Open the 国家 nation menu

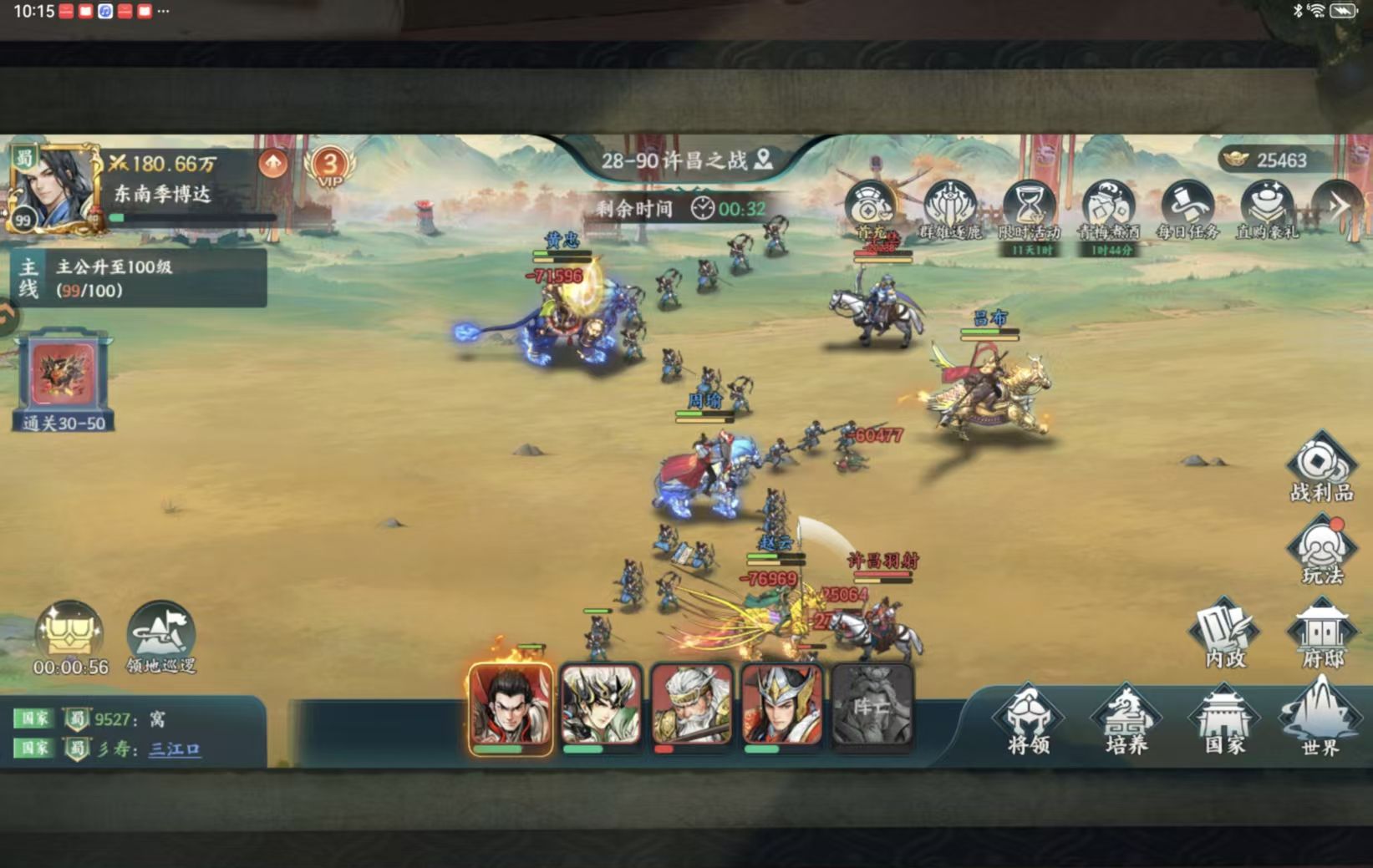pyautogui.click(x=1224, y=719)
